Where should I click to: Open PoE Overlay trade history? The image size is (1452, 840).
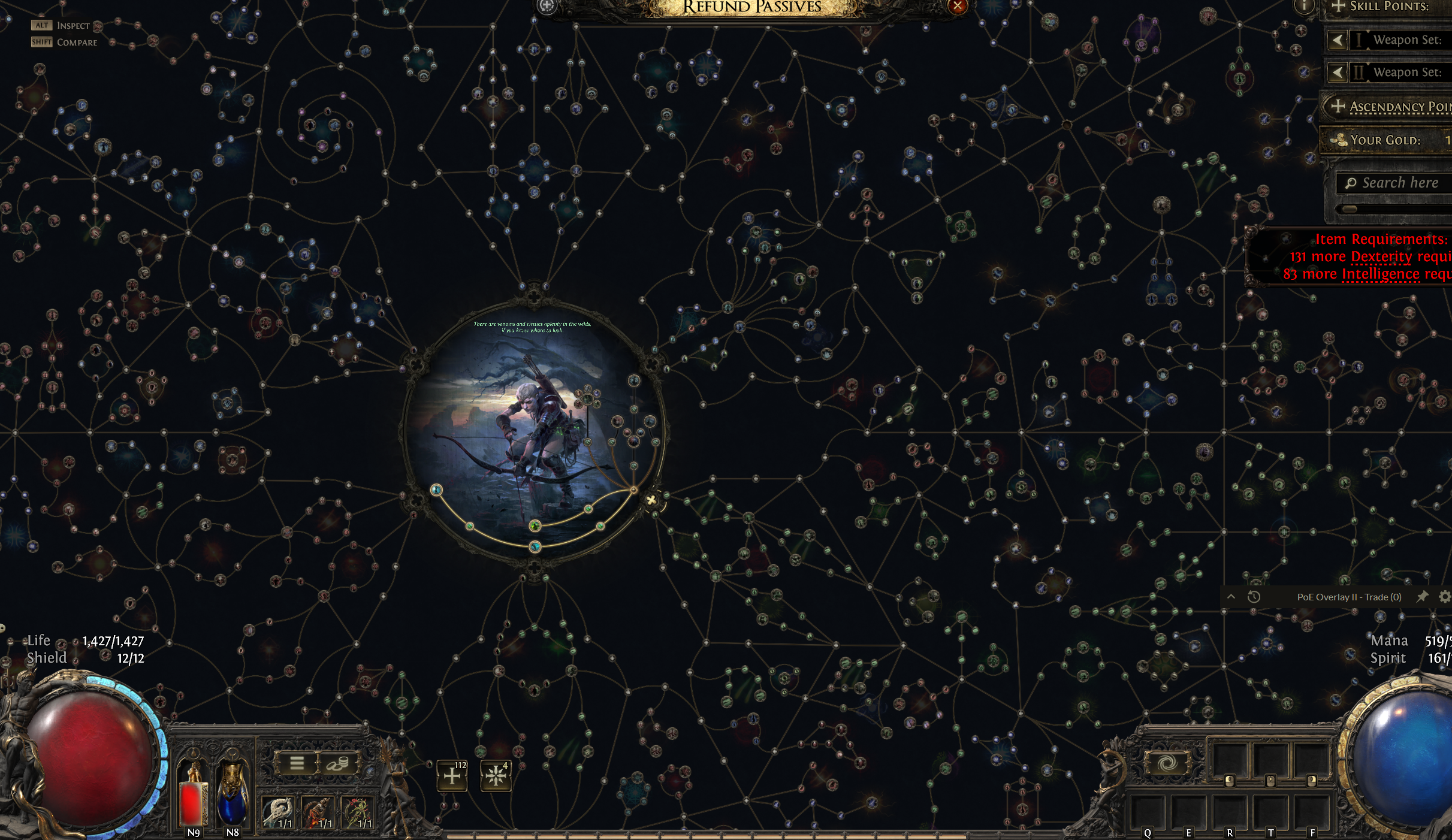coord(1254,597)
